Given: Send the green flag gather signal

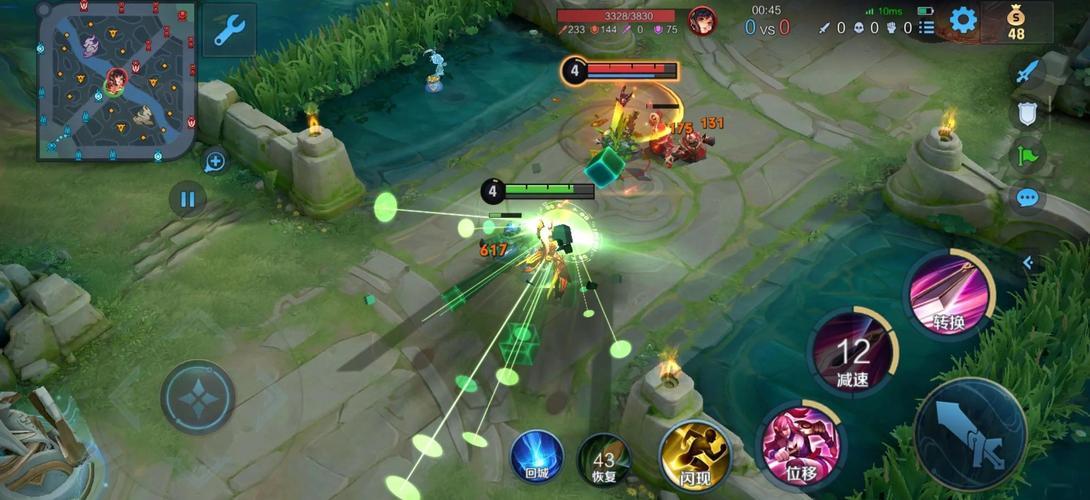Looking at the screenshot, I should click(x=1027, y=155).
